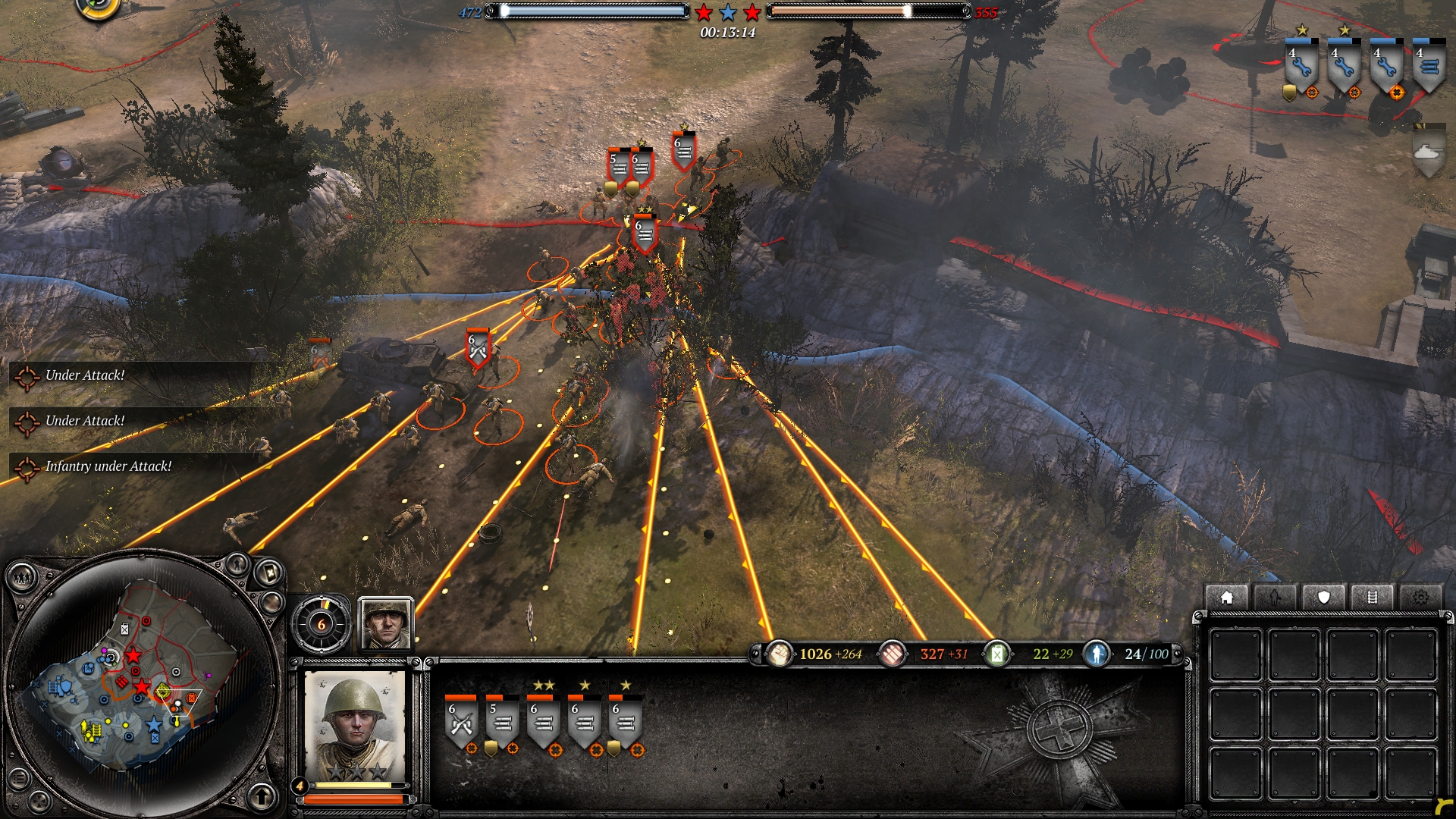This screenshot has width=1456, height=819.
Task: Toggle the single-soldier button above the minimap
Action: coord(237,564)
